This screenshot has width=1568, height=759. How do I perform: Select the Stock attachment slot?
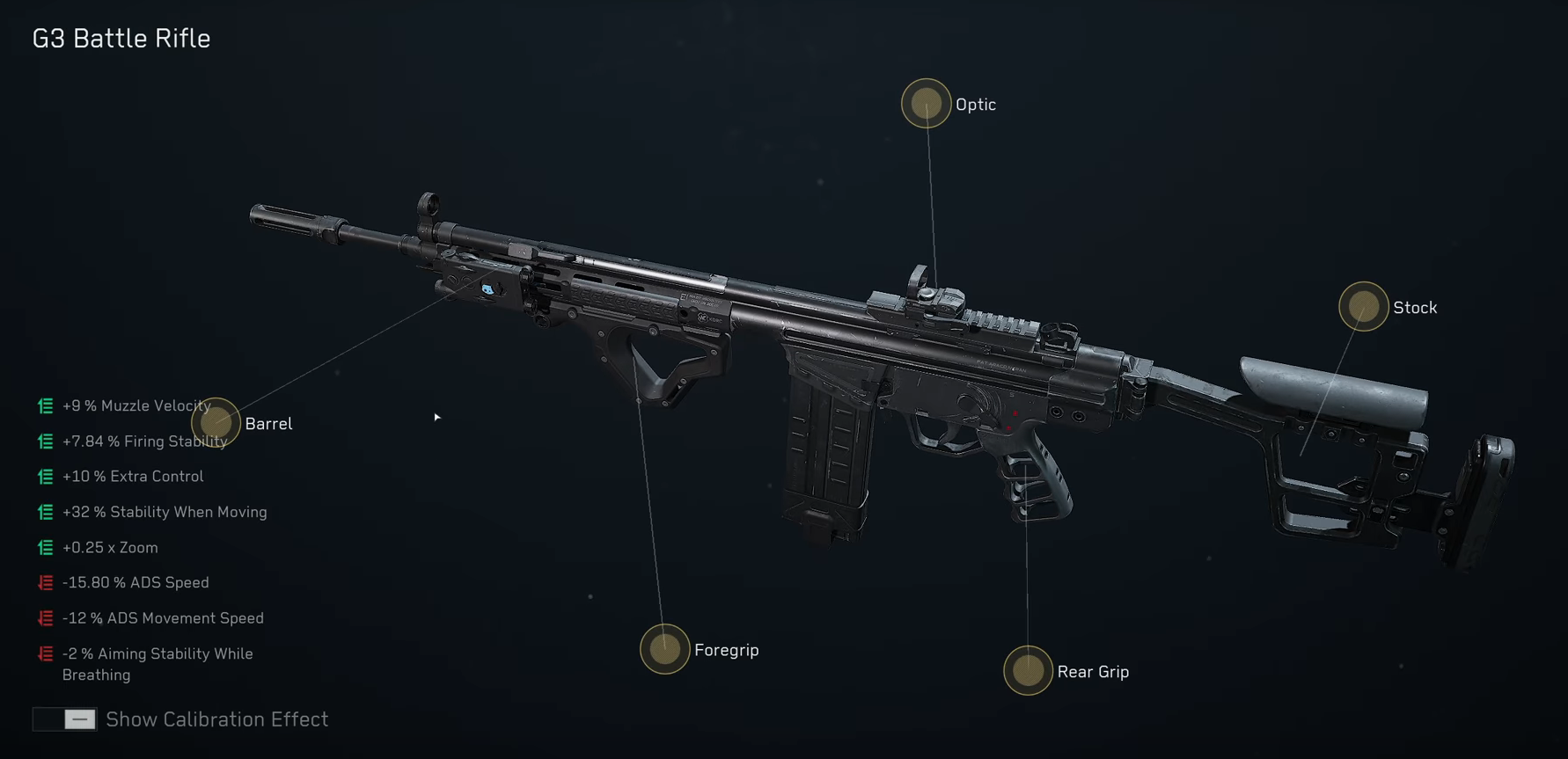(1362, 307)
